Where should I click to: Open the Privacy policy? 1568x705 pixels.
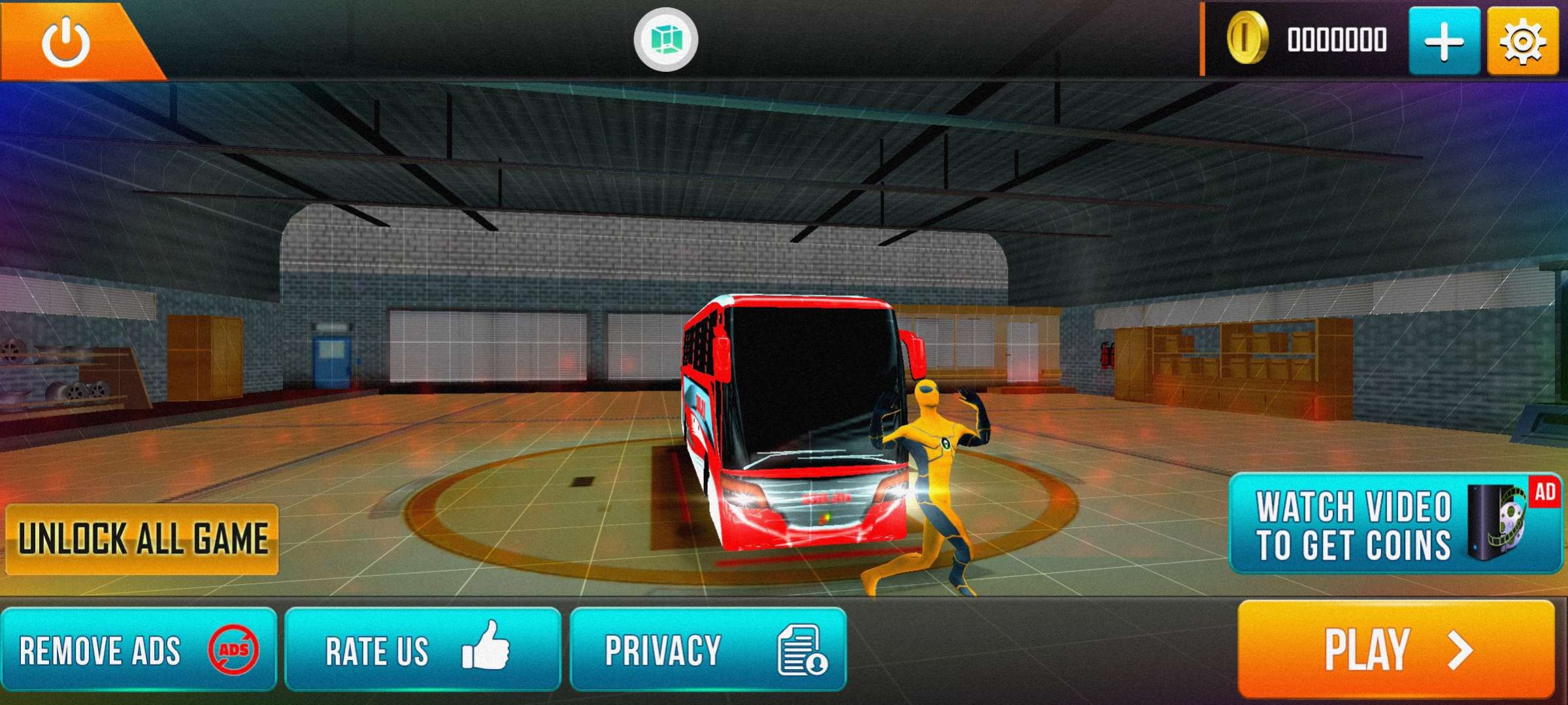(x=708, y=649)
